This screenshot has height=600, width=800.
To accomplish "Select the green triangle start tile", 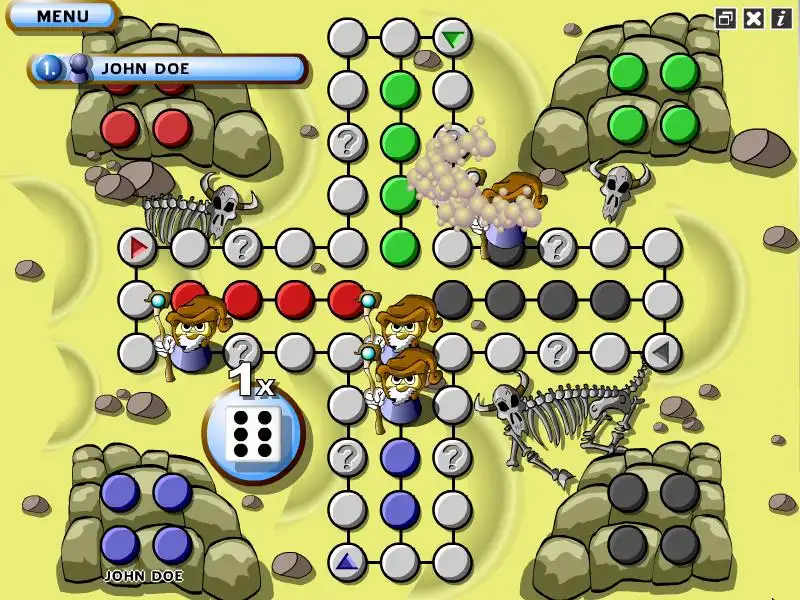I will pyautogui.click(x=453, y=39).
